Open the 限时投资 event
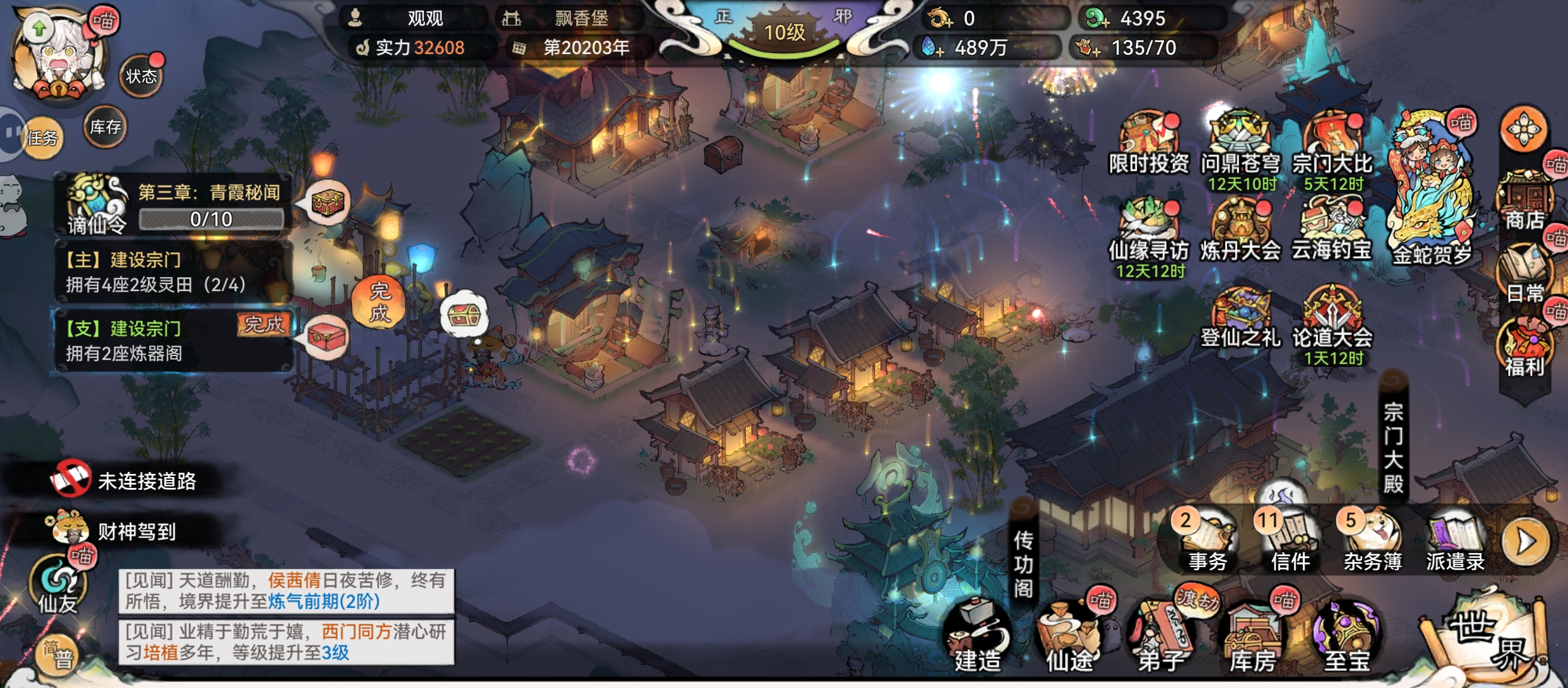 (x=1149, y=143)
